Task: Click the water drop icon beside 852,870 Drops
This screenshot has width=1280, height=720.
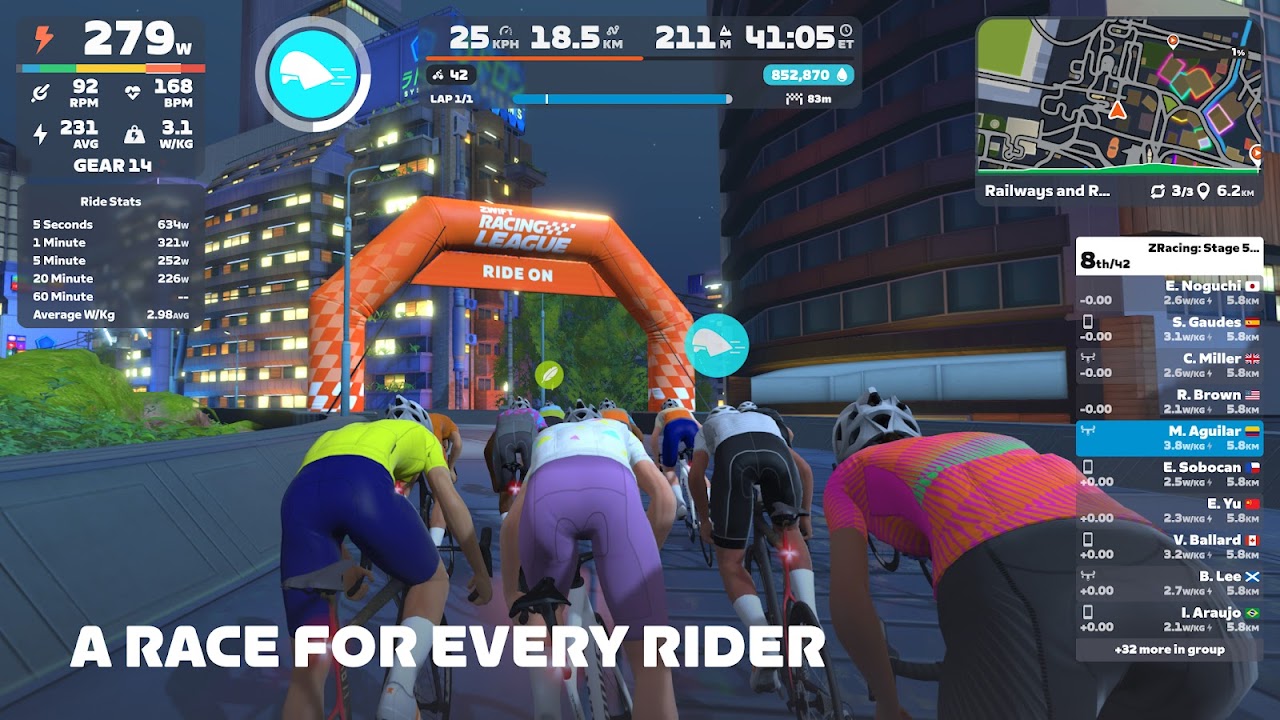Action: [x=841, y=75]
